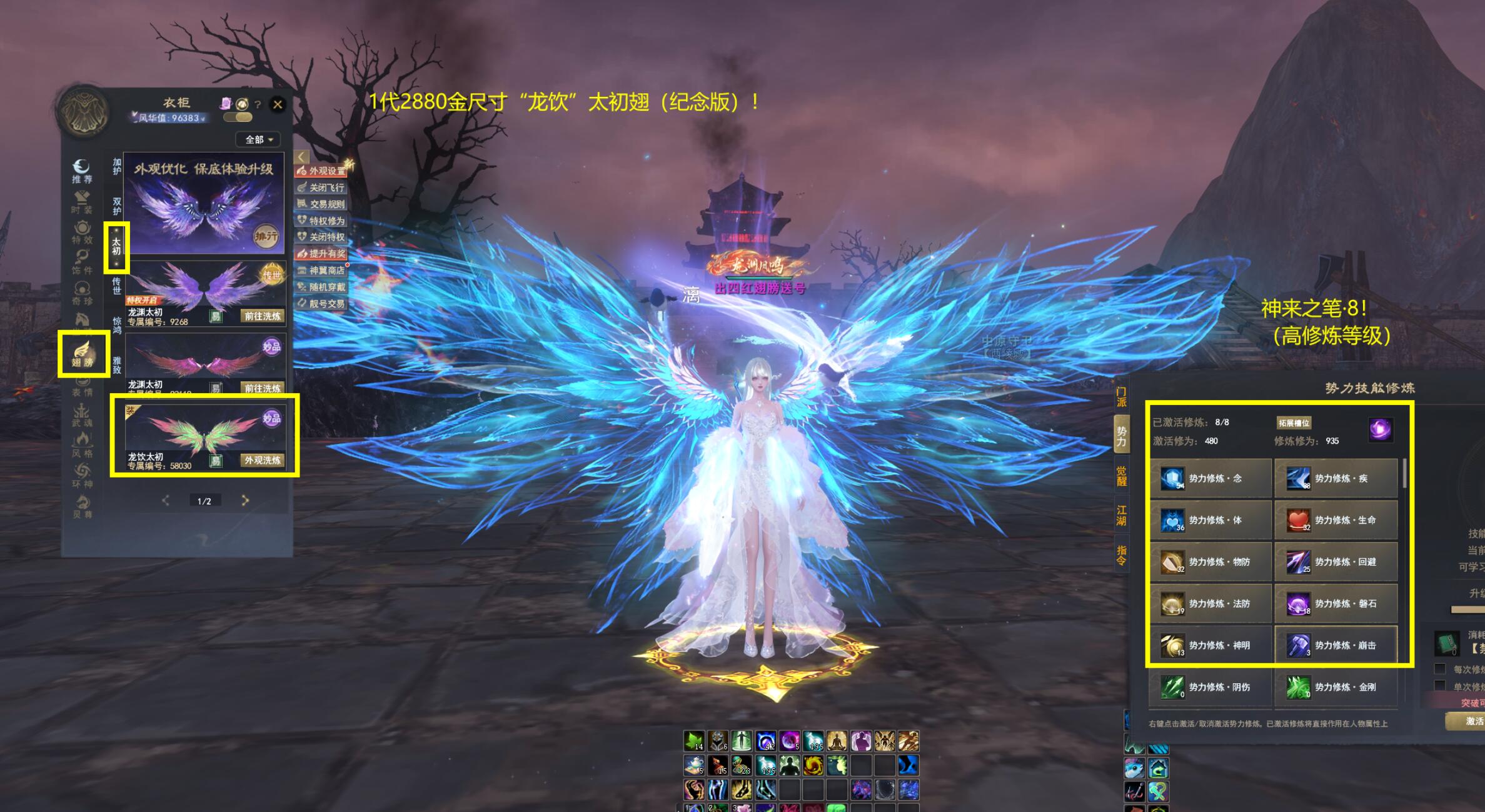1485x812 pixels.
Task: Click the 拓展槽位 expand slots button
Action: click(x=1294, y=423)
